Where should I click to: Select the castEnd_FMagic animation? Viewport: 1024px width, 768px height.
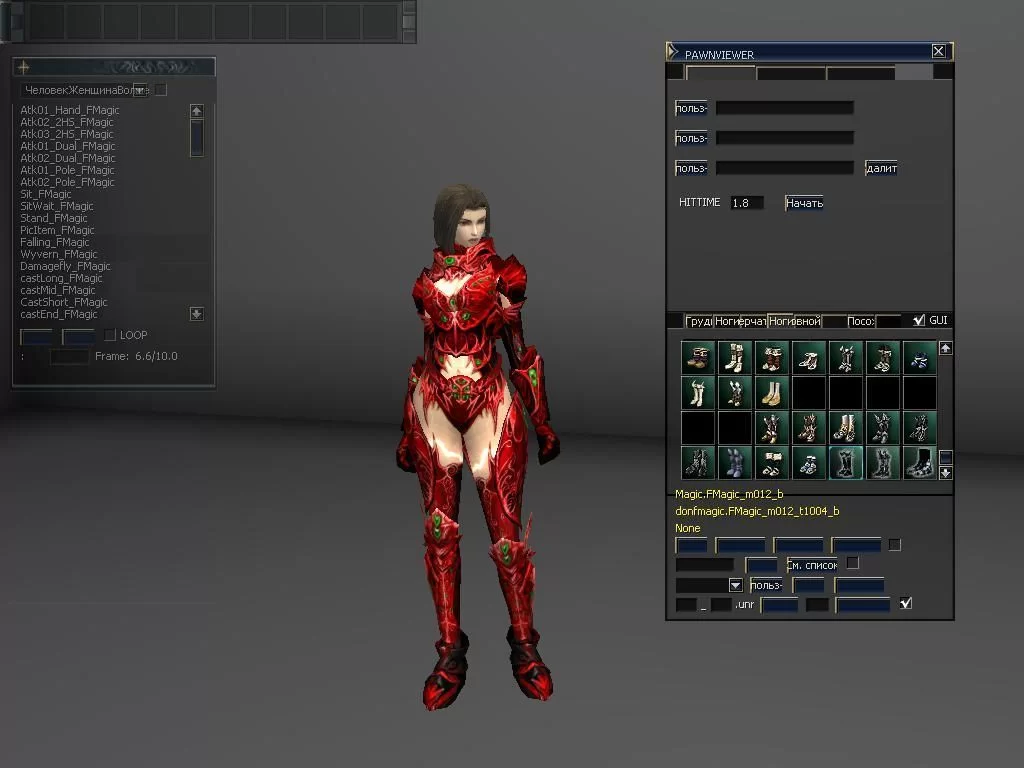coord(59,314)
